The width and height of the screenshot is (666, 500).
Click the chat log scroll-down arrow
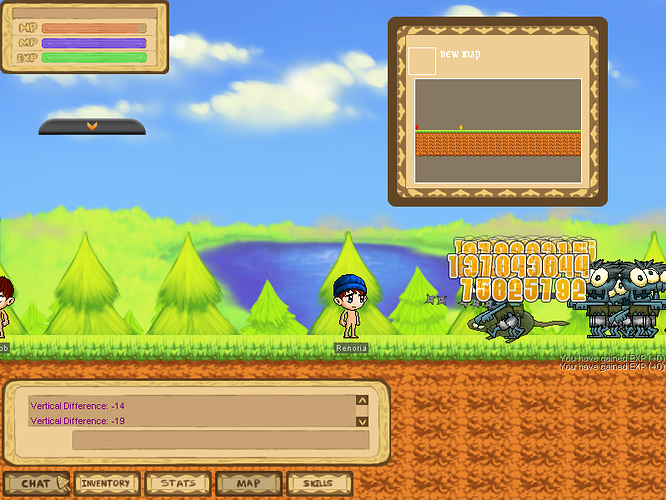click(x=362, y=421)
